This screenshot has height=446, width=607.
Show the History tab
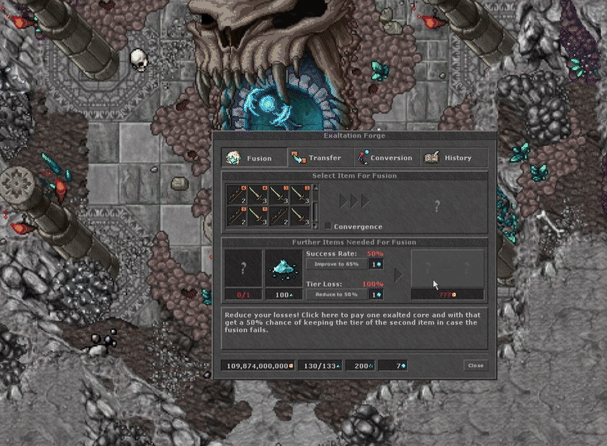pos(451,158)
